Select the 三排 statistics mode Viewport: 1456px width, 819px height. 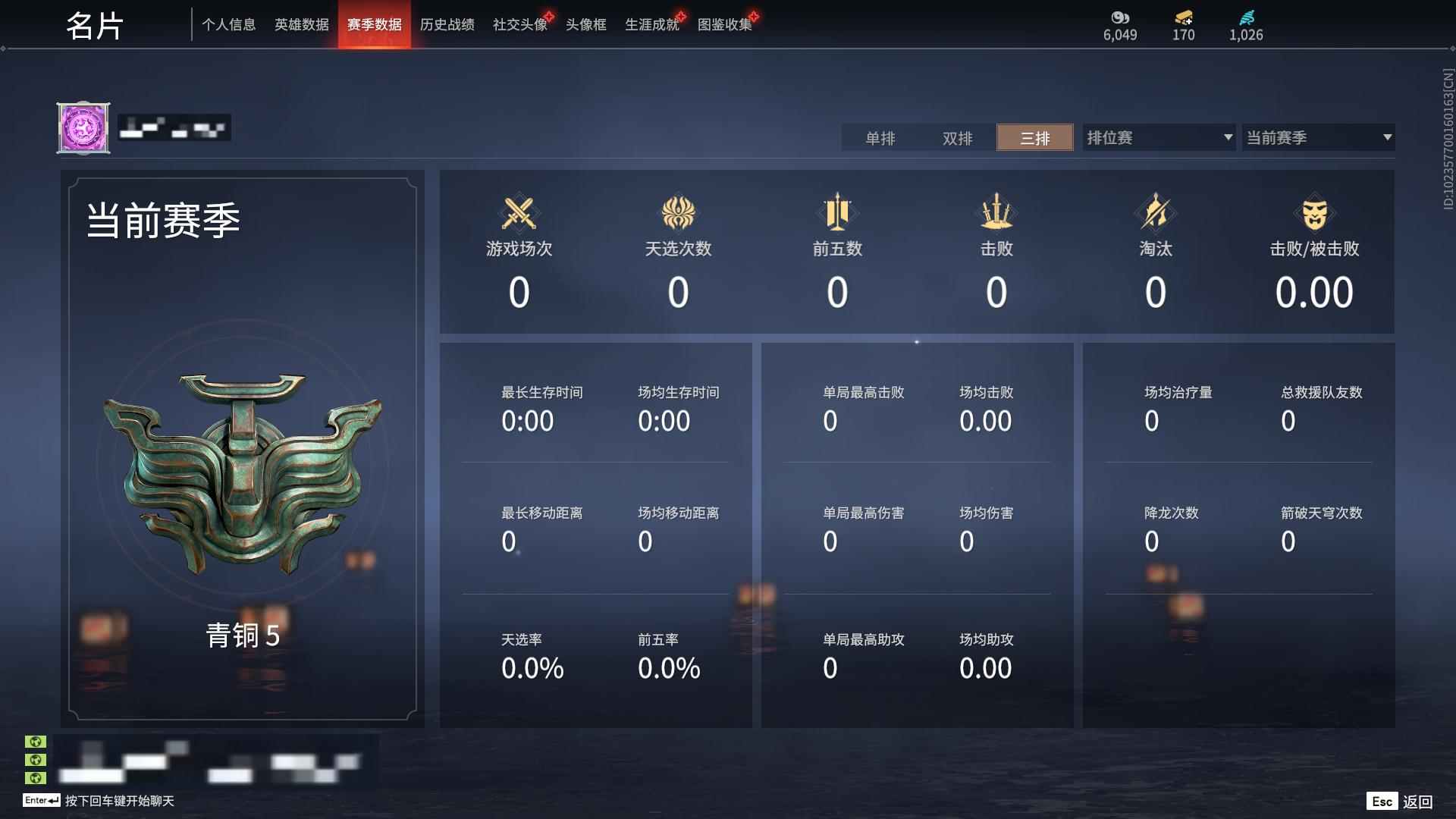point(1034,138)
